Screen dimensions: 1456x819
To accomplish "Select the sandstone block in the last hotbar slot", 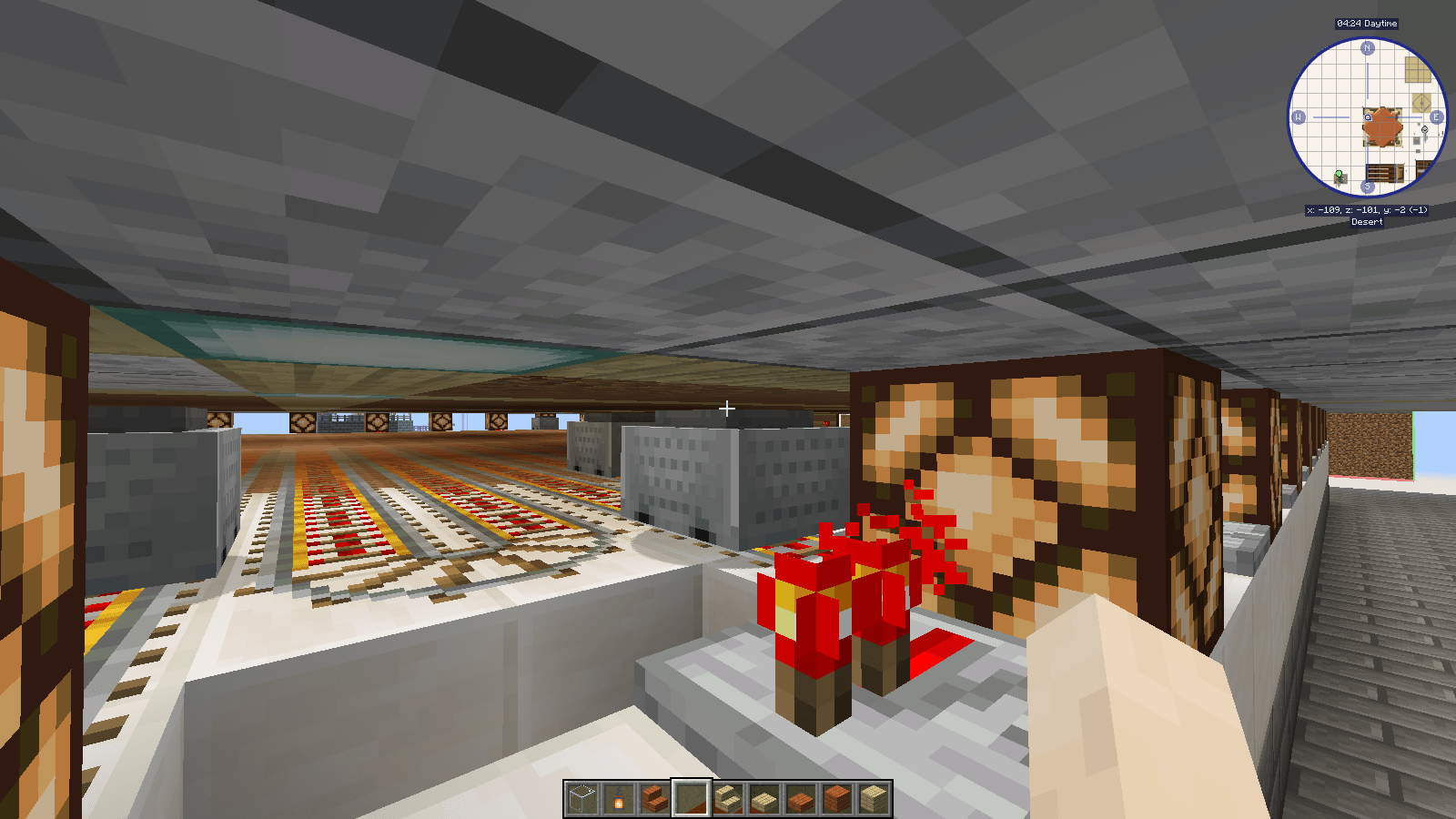I will (872, 797).
